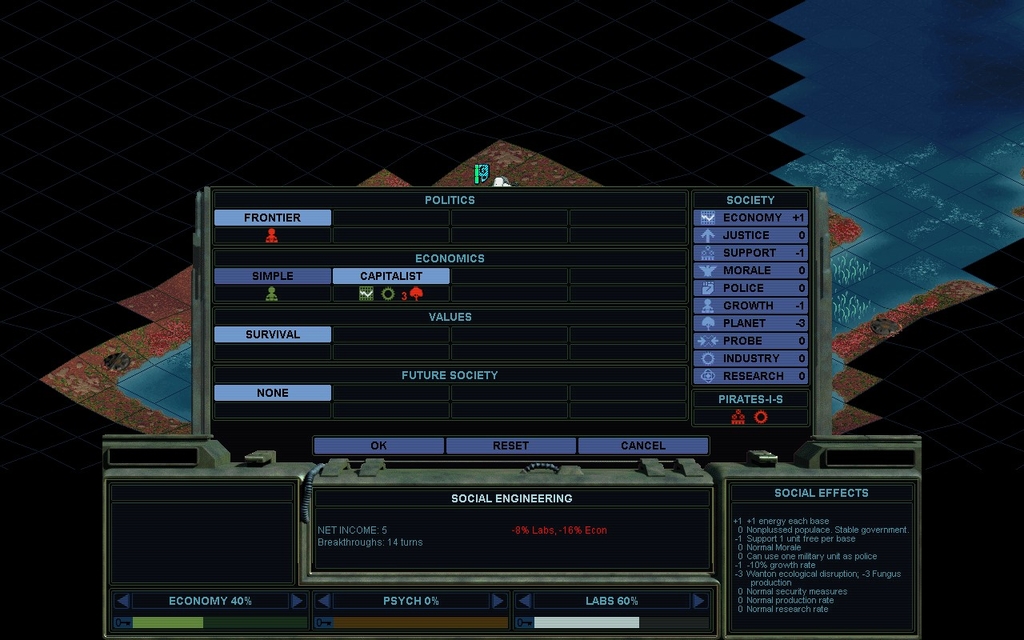Viewport: 1024px width, 640px height.
Task: Click the RESET button
Action: [x=511, y=446]
